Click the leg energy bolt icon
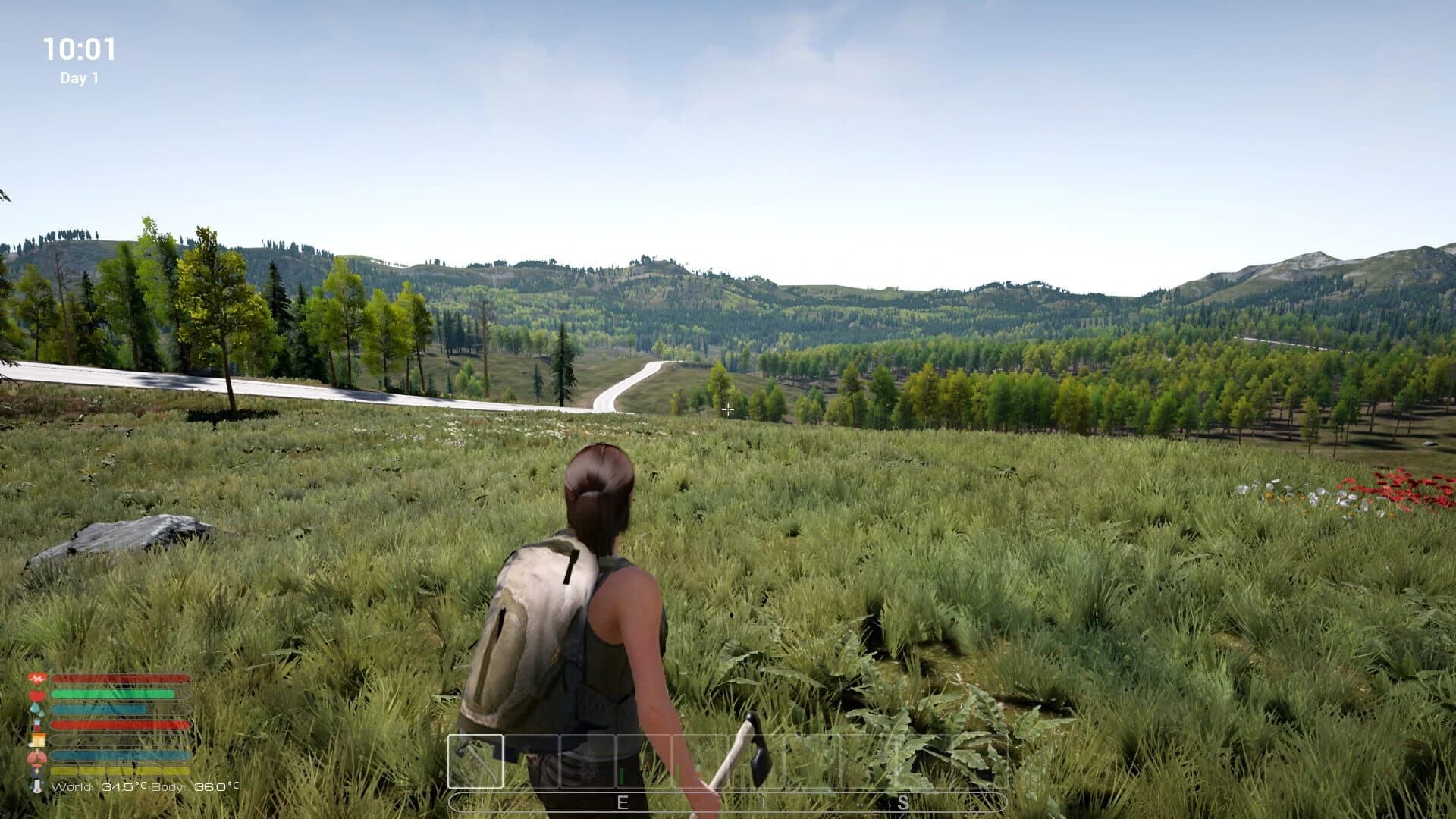The image size is (1456, 819). pyautogui.click(x=36, y=772)
